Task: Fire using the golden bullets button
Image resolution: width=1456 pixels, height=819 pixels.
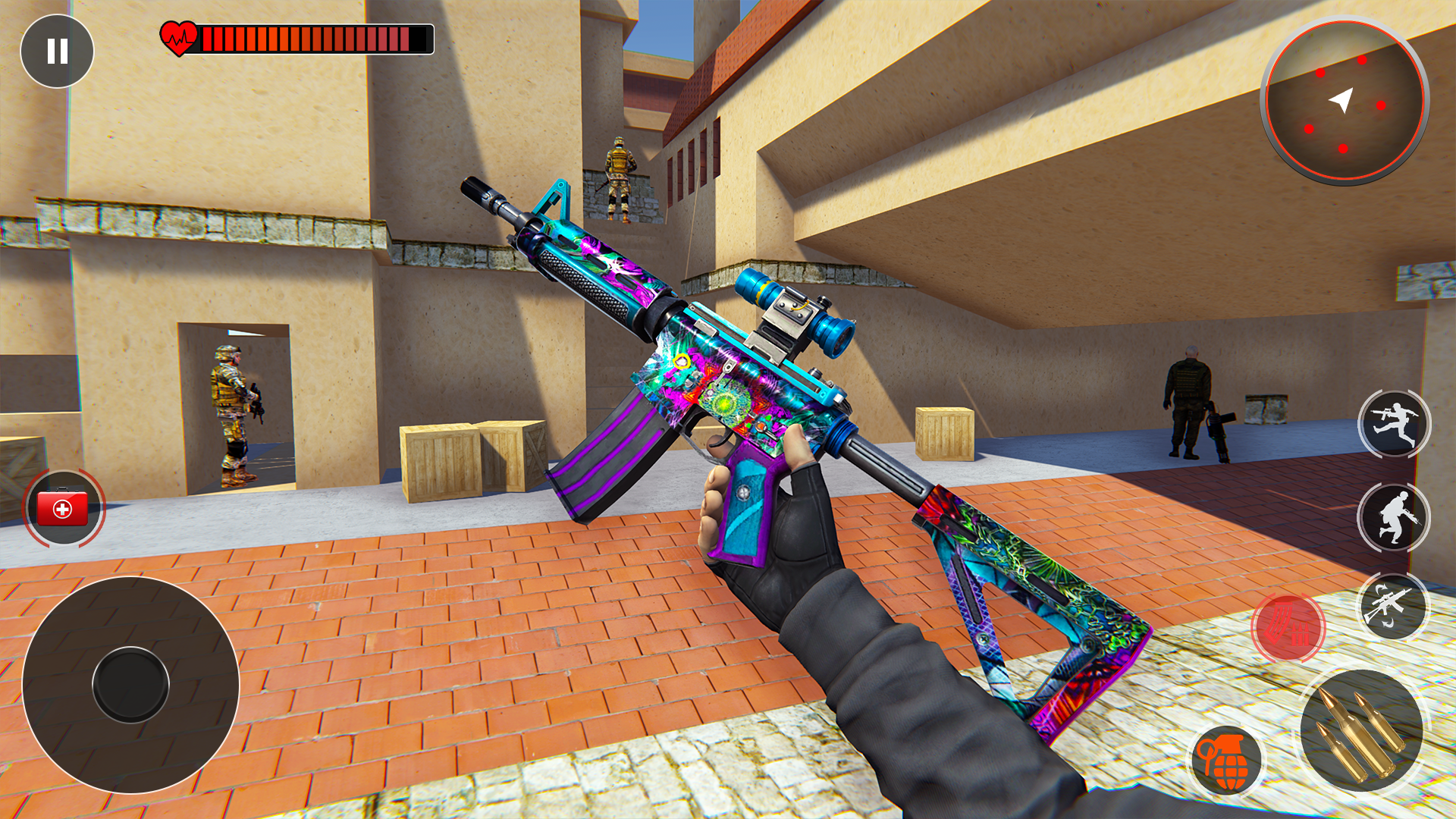Action: [x=1362, y=731]
